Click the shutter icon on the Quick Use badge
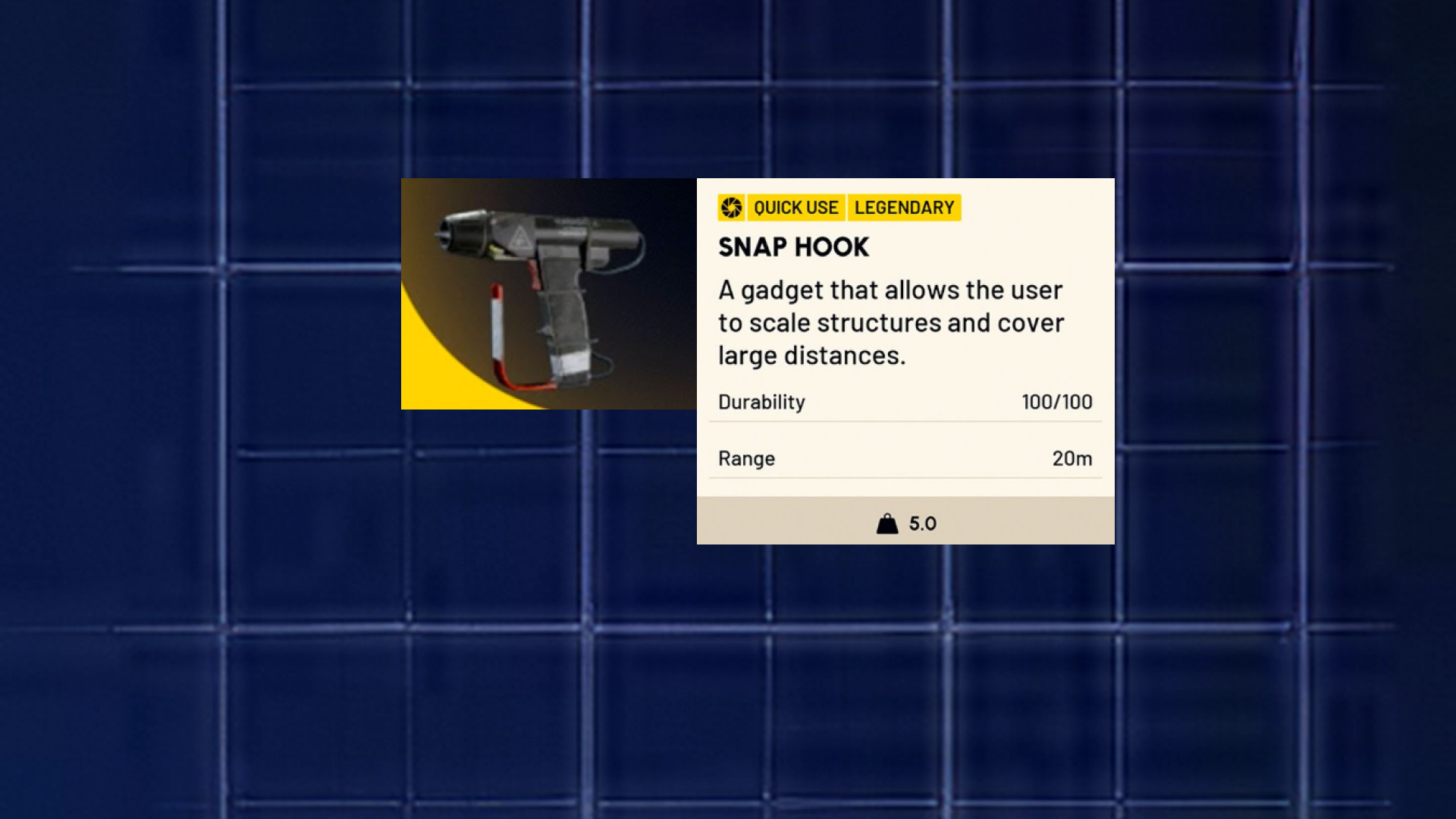Image resolution: width=1456 pixels, height=819 pixels. 732,207
